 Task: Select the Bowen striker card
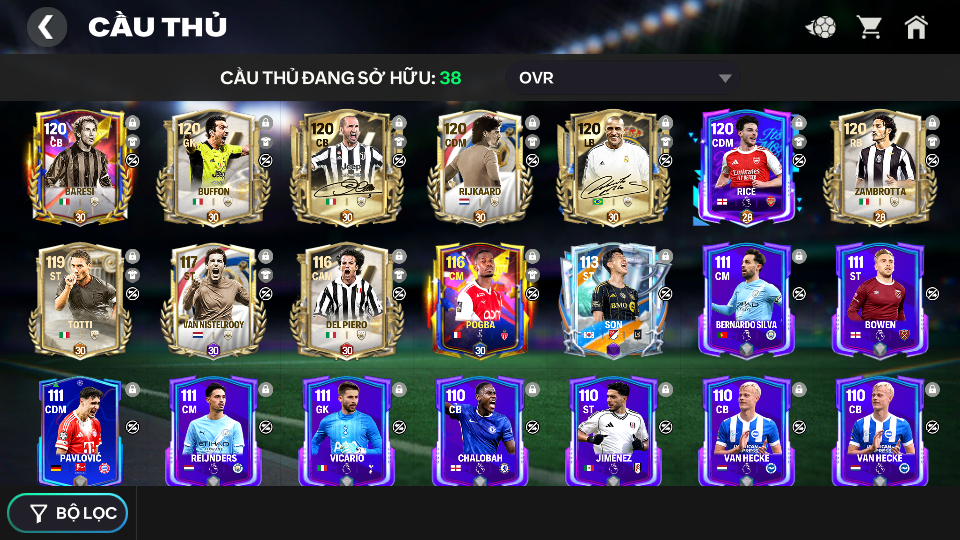point(880,300)
